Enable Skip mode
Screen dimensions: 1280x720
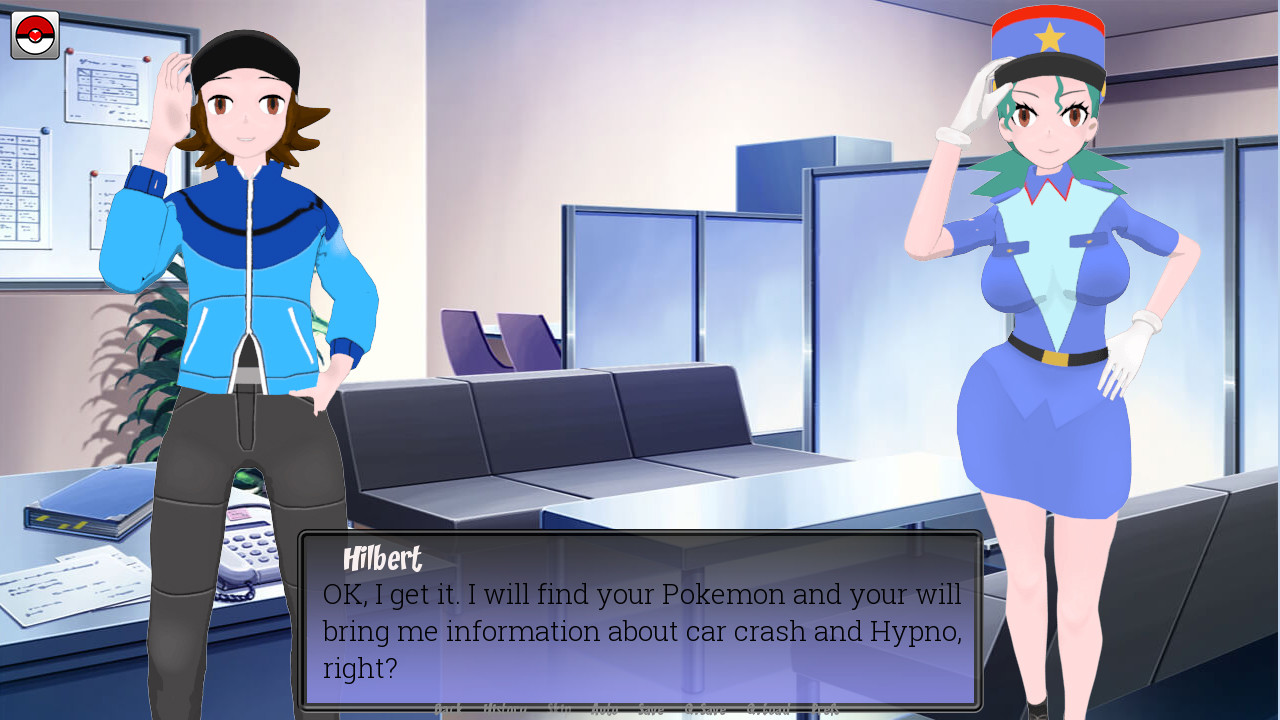pyautogui.click(x=559, y=707)
